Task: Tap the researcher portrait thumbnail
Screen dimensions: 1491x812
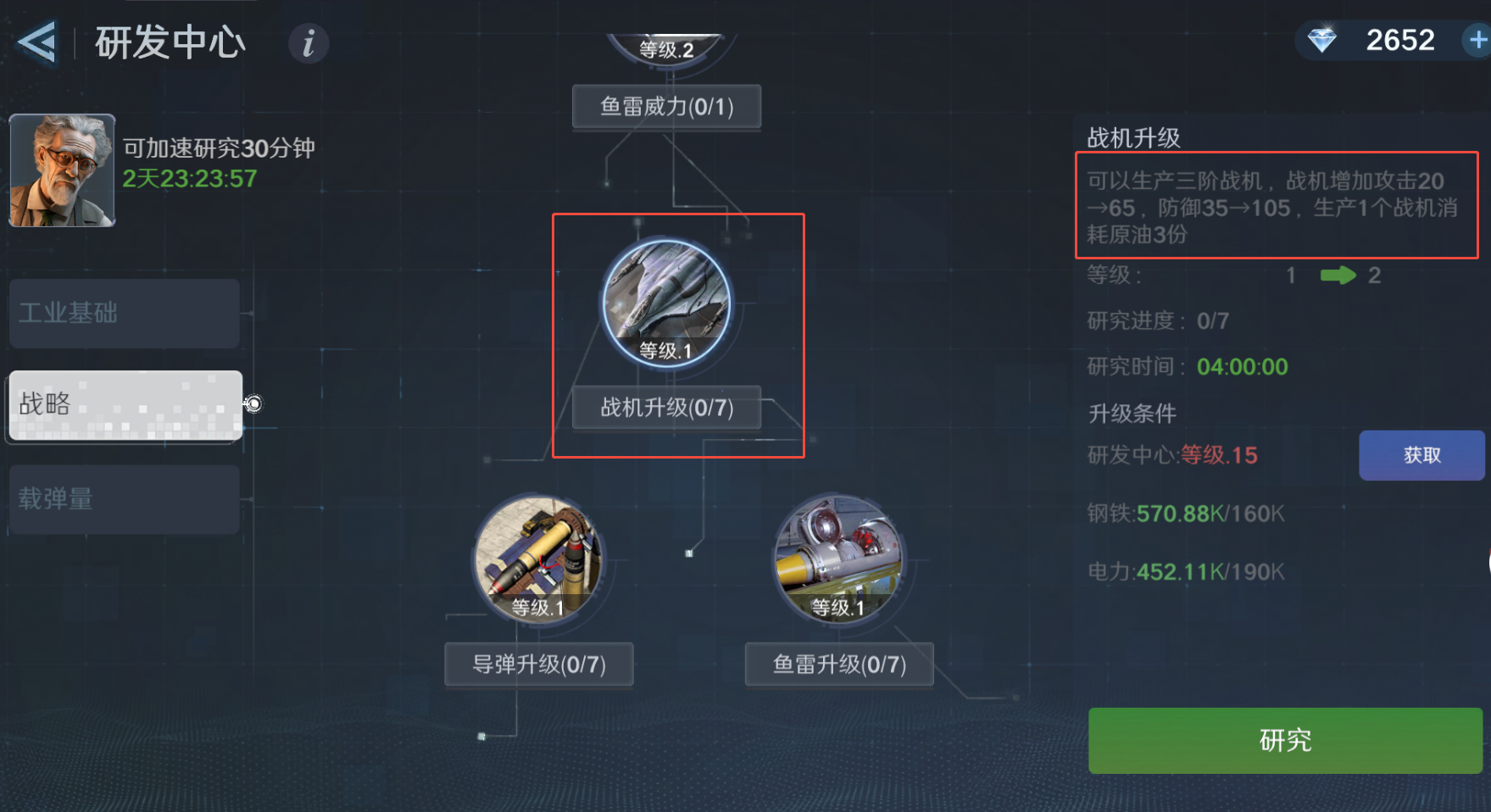Action: [x=60, y=170]
